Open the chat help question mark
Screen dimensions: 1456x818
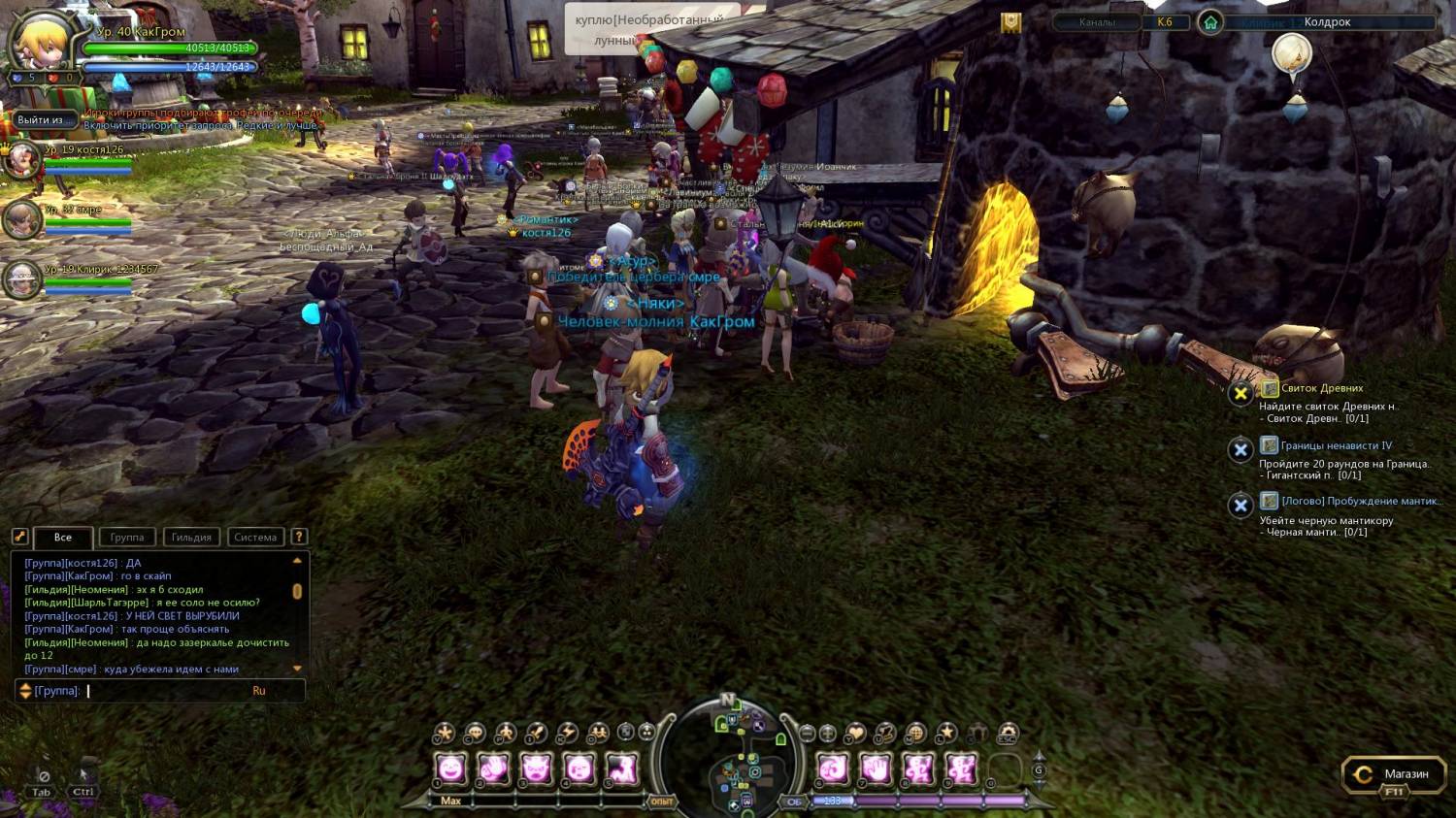tap(299, 537)
